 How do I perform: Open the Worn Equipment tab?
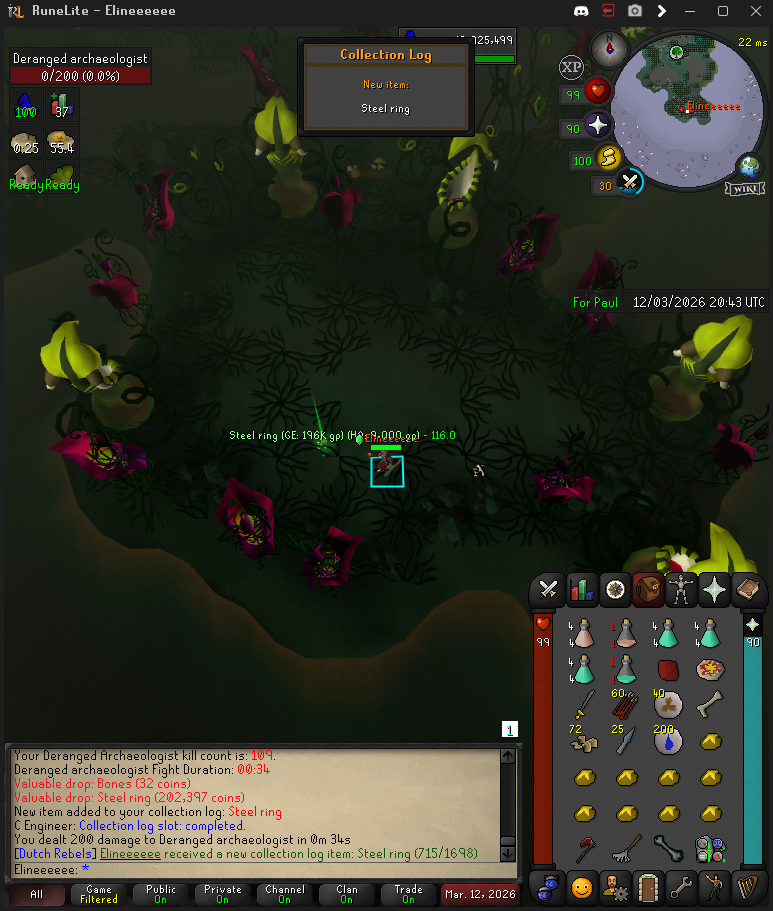[x=684, y=590]
